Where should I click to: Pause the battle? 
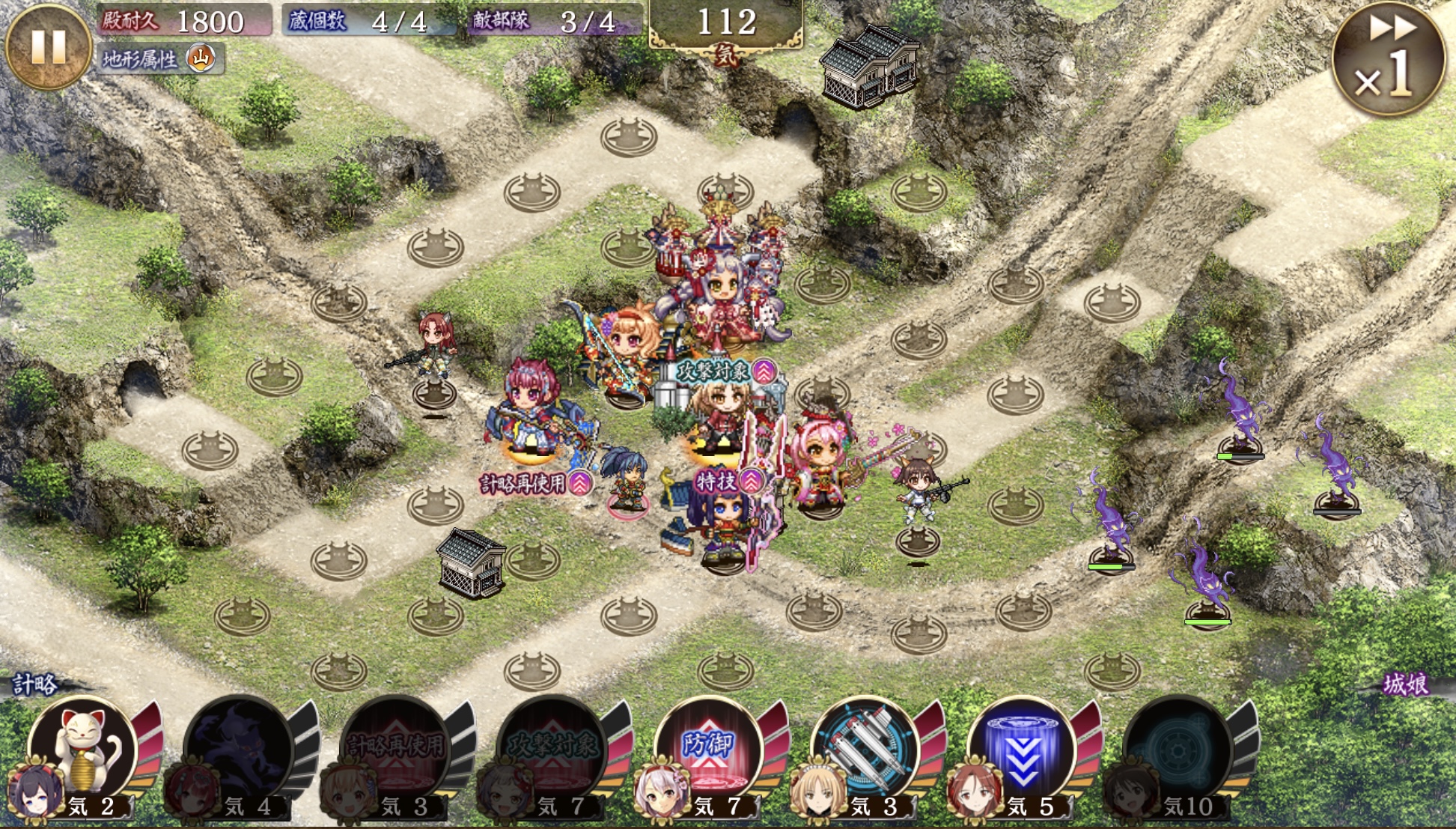48,46
